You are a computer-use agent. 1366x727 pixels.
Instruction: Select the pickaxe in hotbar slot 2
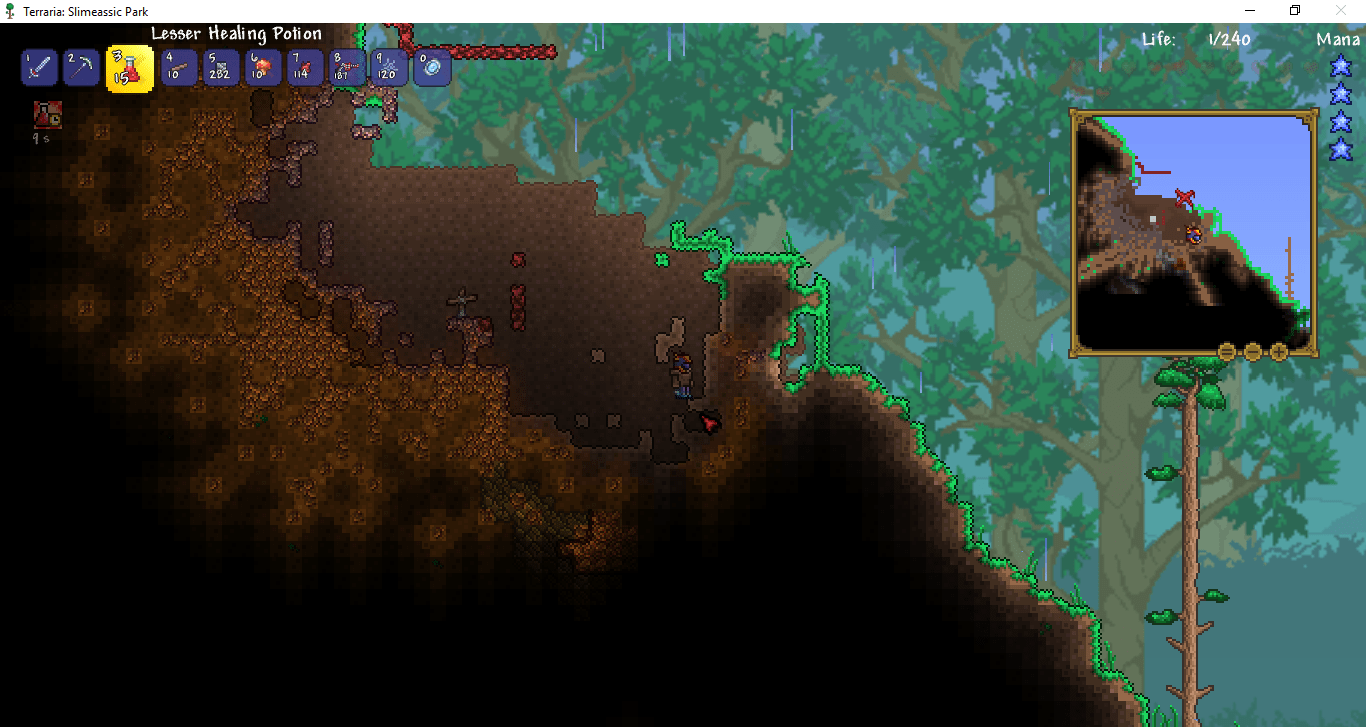point(81,67)
